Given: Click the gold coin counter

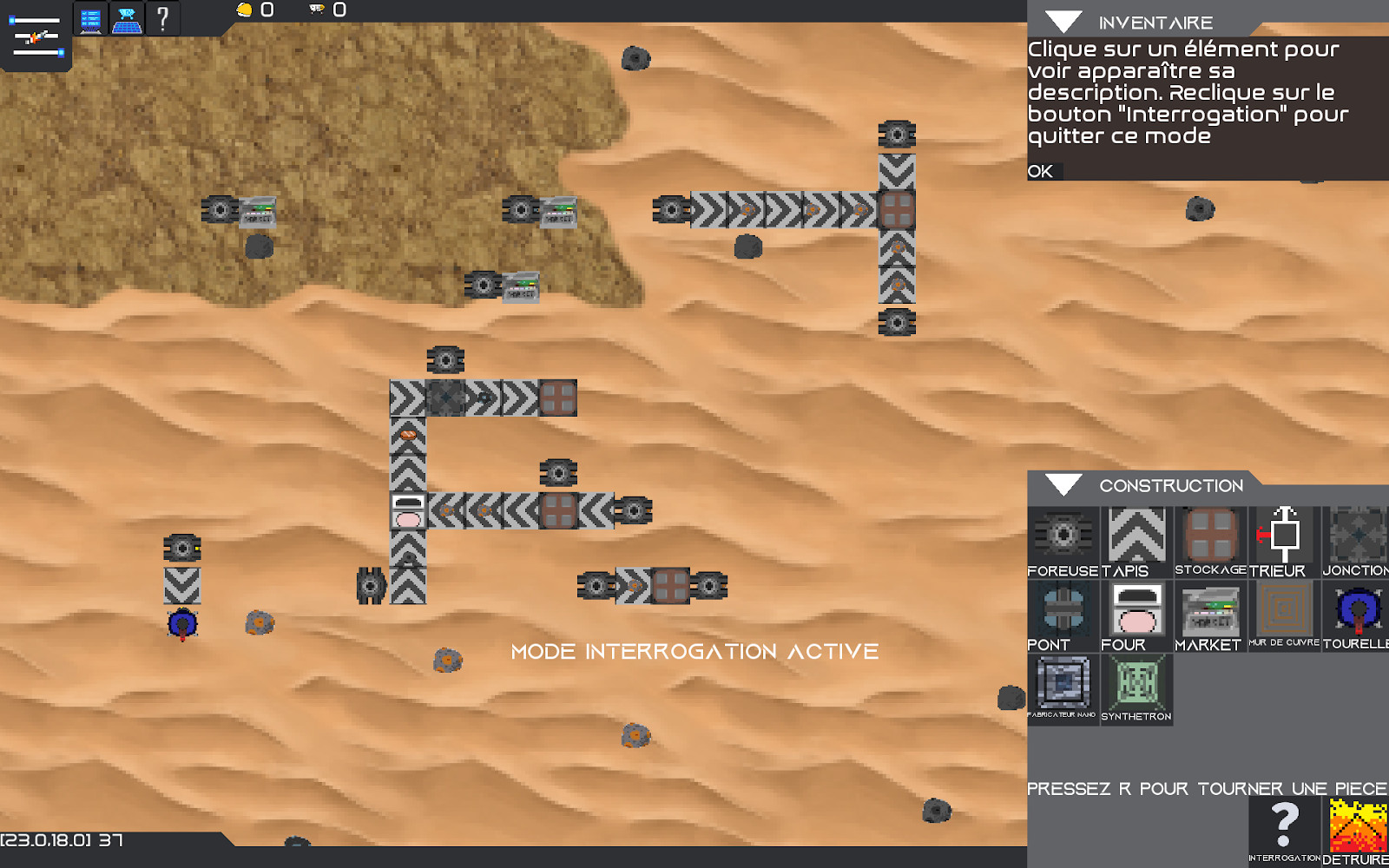Looking at the screenshot, I should point(246,10).
